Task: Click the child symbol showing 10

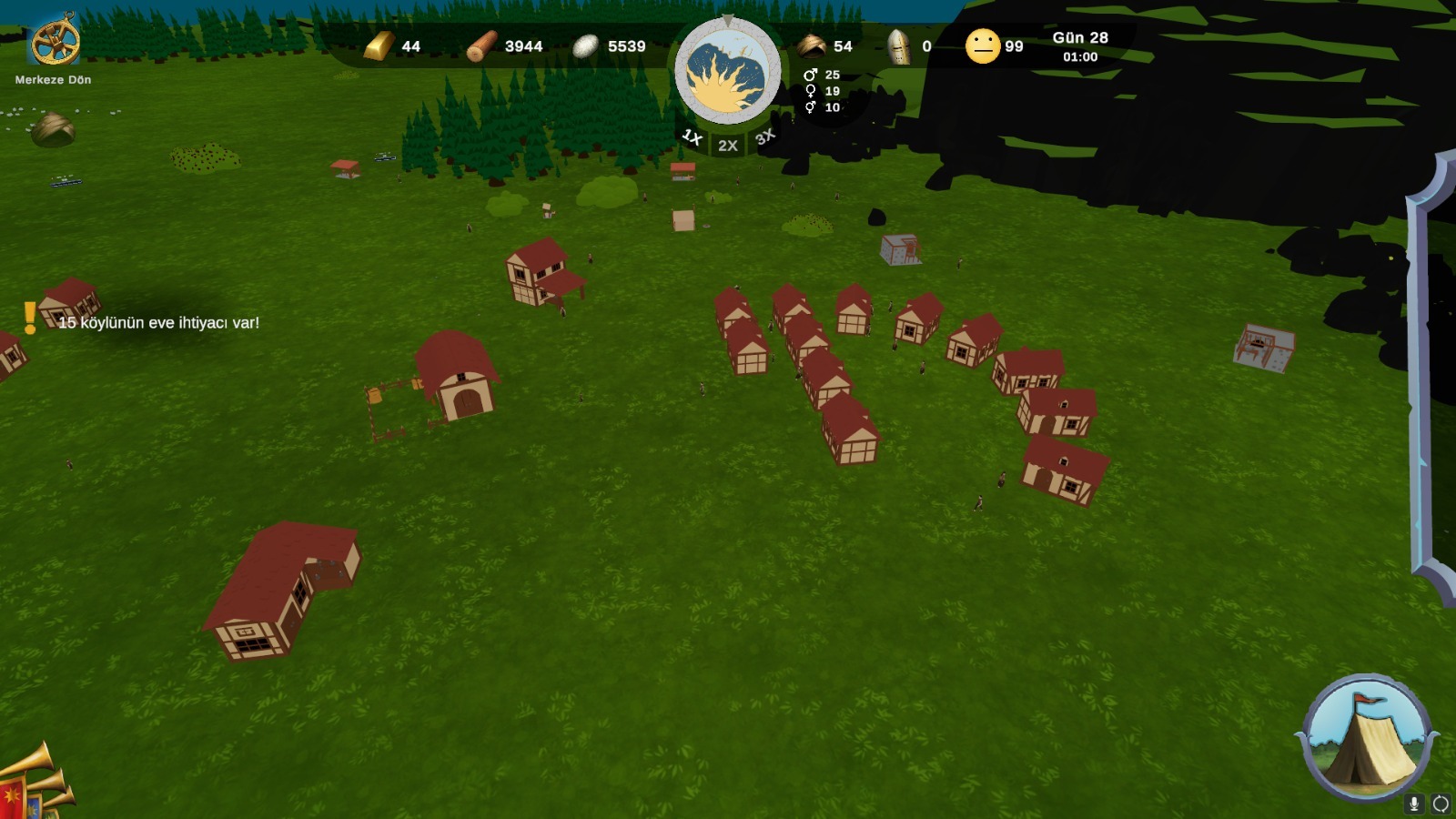Action: click(813, 108)
